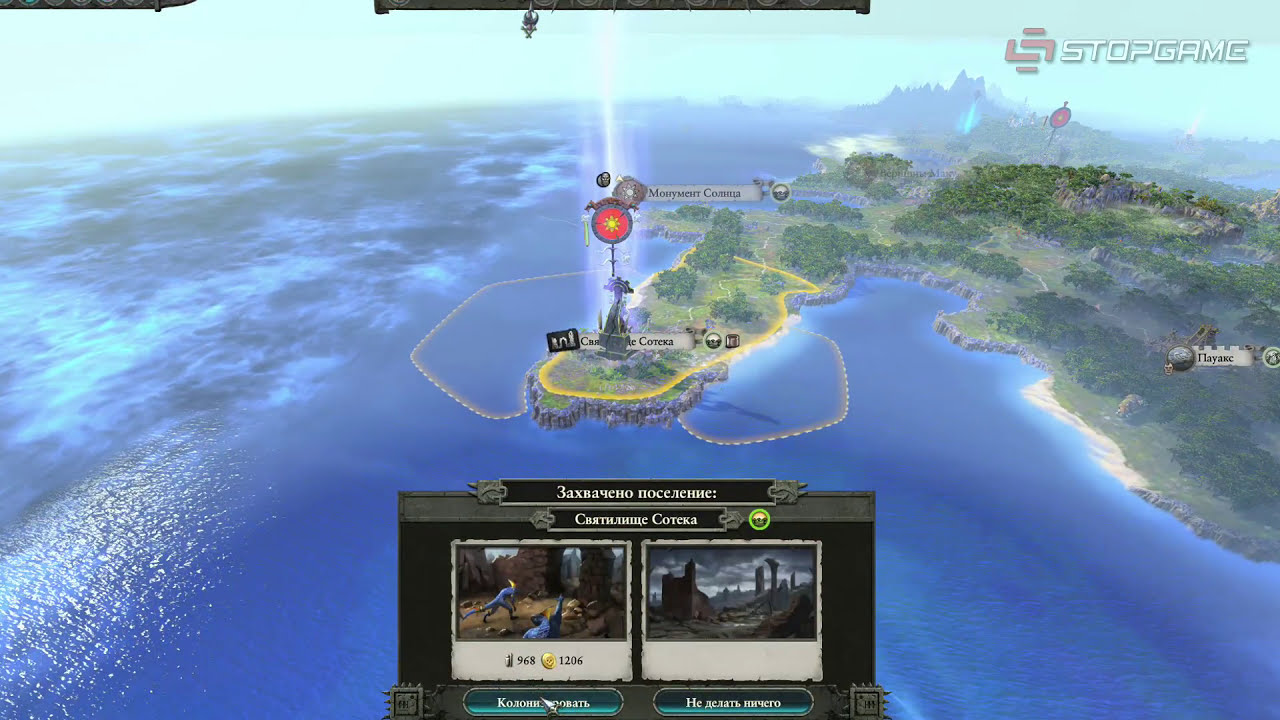Select the colonize option card with lizardmen
This screenshot has width=1280, height=720.
point(541,610)
